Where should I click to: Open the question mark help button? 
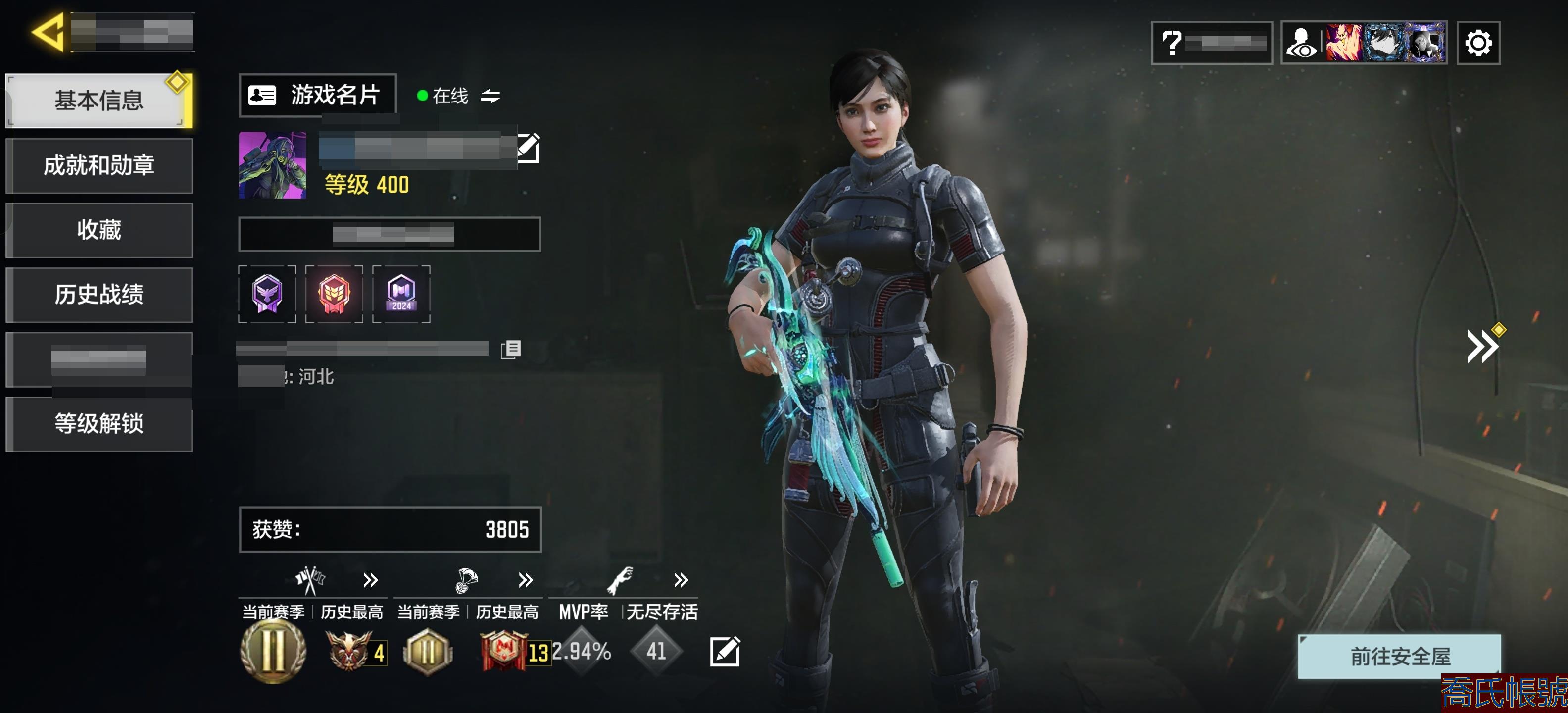point(1211,43)
